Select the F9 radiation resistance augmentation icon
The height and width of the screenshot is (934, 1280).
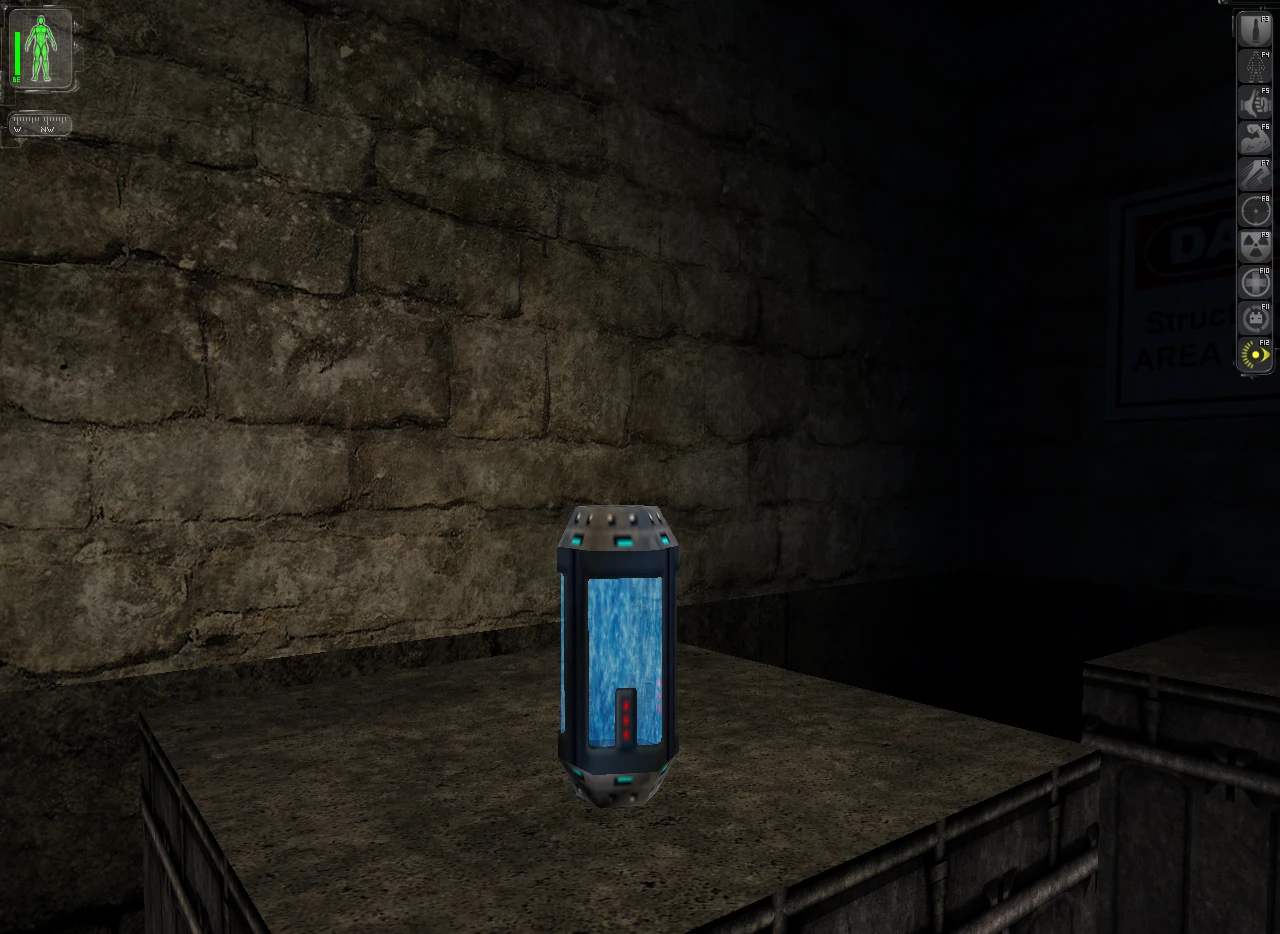coord(1255,246)
